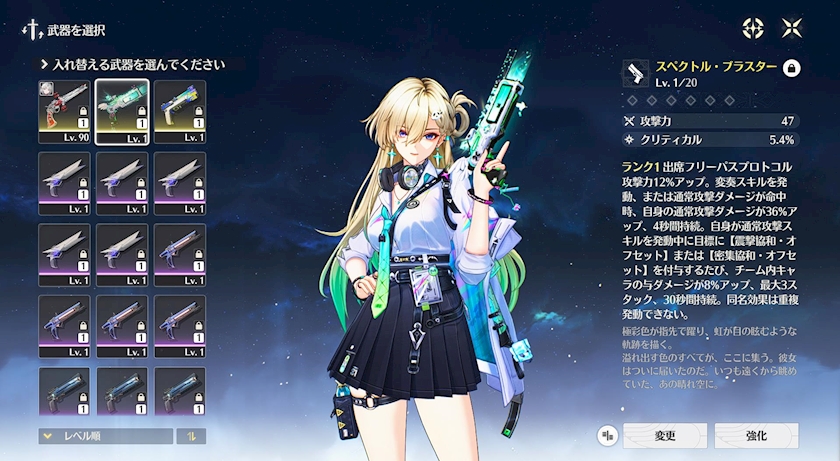Open weapon enhancement with the 強化 button

756,435
